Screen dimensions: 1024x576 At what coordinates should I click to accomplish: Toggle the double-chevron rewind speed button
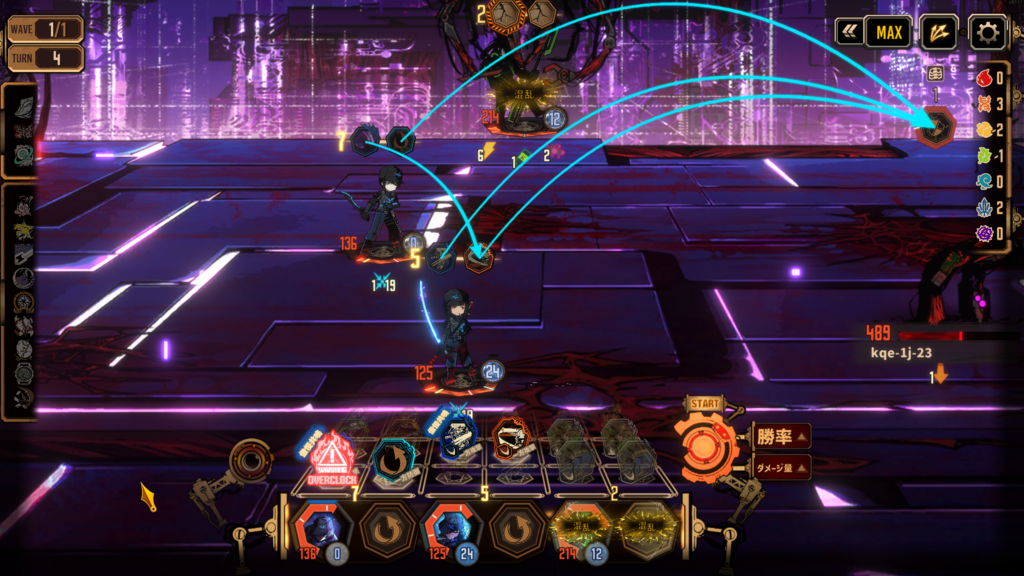pyautogui.click(x=850, y=33)
